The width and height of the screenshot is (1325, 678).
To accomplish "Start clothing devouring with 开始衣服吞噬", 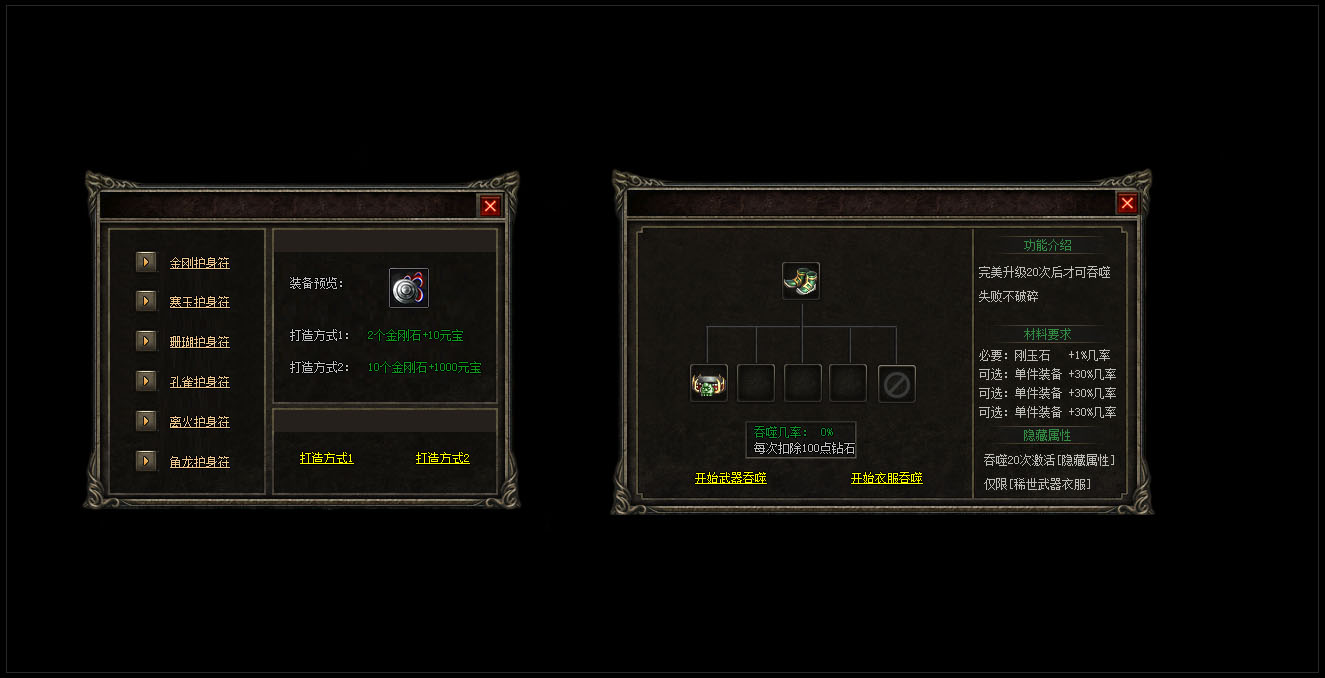I will point(886,478).
